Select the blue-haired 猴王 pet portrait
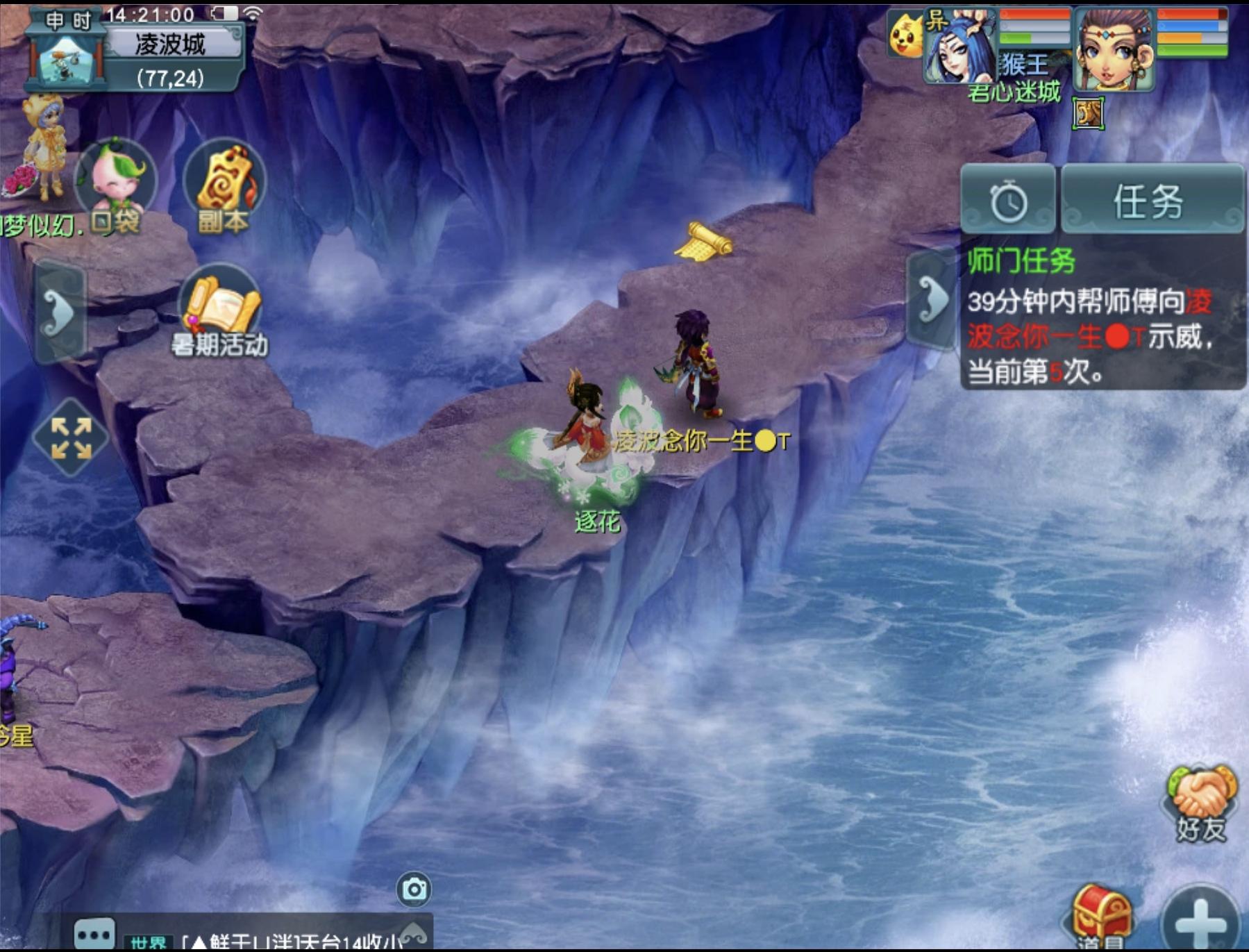Viewport: 1249px width, 952px height. tap(962, 49)
